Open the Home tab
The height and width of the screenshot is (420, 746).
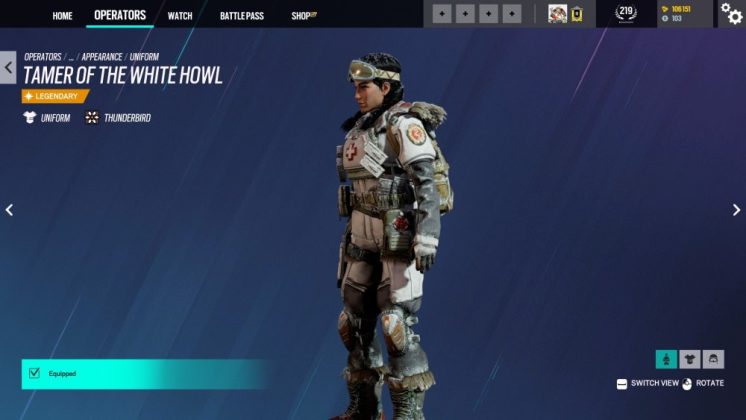62,15
